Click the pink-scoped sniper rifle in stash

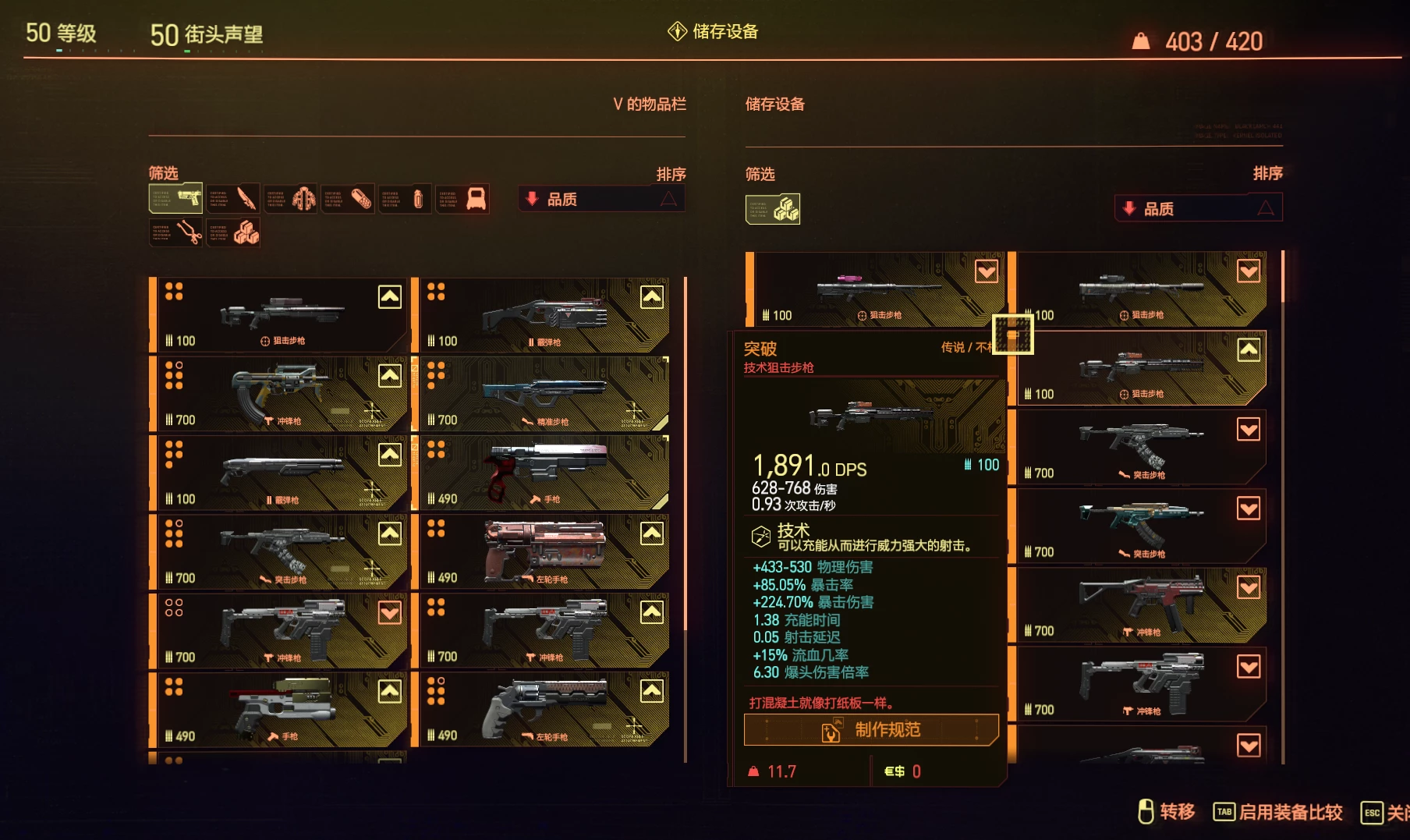(x=877, y=289)
